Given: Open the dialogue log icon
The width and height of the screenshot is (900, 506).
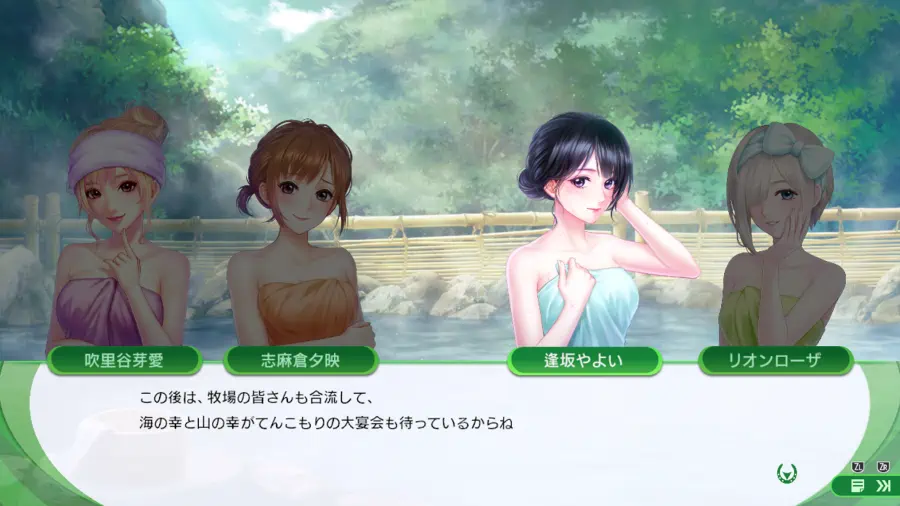Looking at the screenshot, I should click(857, 486).
